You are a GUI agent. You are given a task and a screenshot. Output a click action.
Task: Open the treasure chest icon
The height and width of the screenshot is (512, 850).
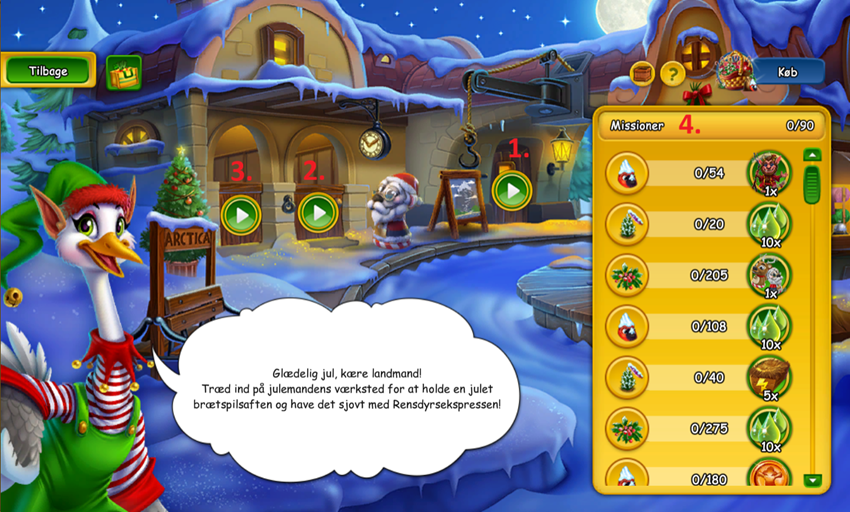[x=642, y=73]
